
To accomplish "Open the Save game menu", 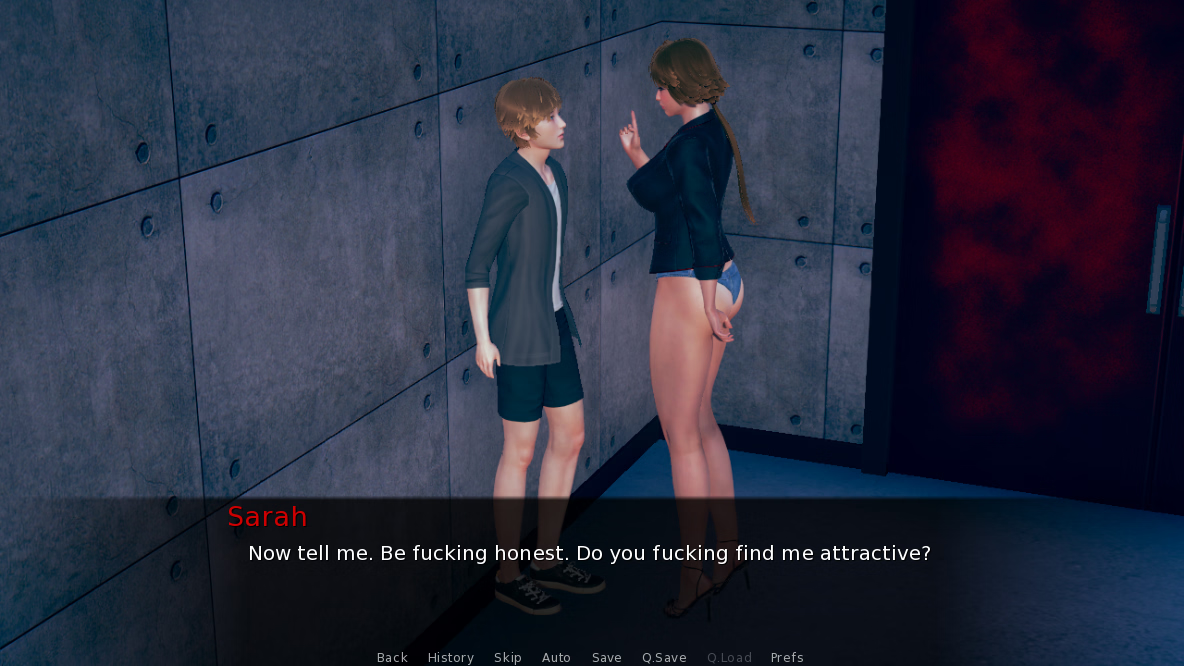I will [607, 657].
